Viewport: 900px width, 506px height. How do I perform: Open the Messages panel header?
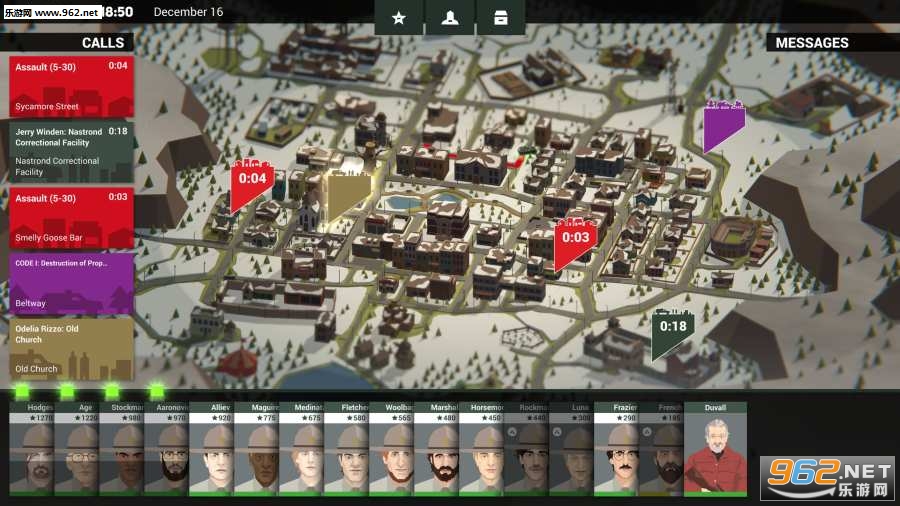coord(812,42)
